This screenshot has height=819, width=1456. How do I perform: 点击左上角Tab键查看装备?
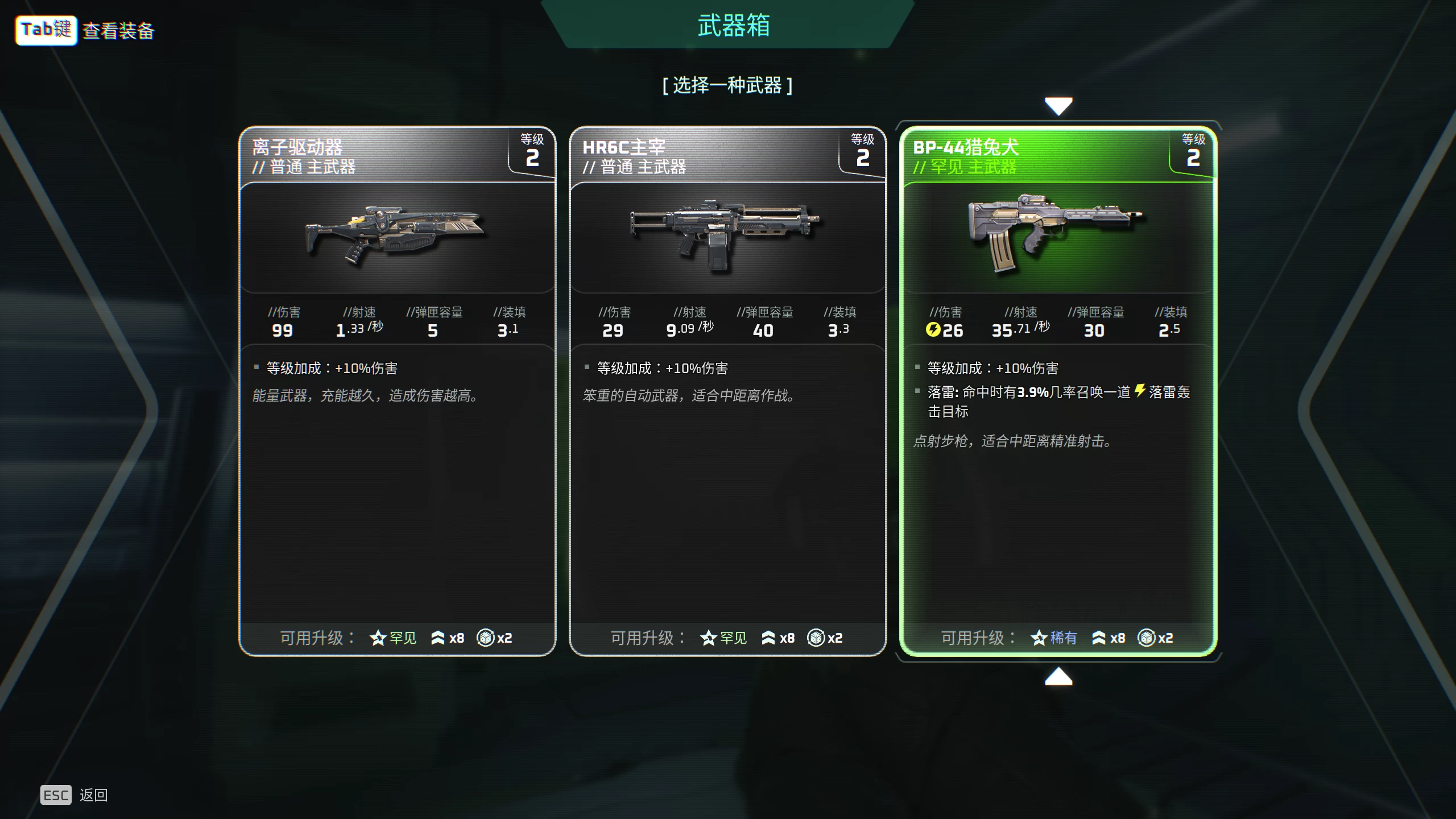click(45, 31)
